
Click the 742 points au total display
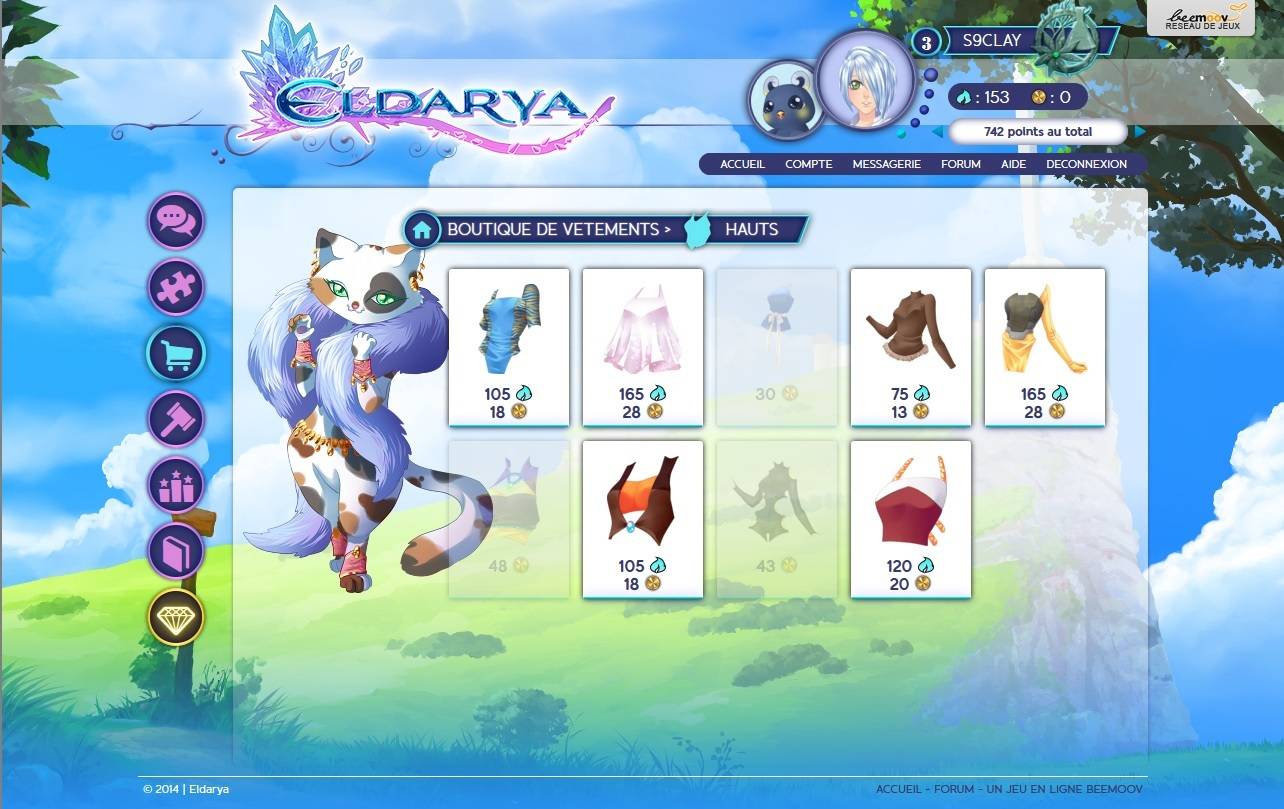point(1040,131)
